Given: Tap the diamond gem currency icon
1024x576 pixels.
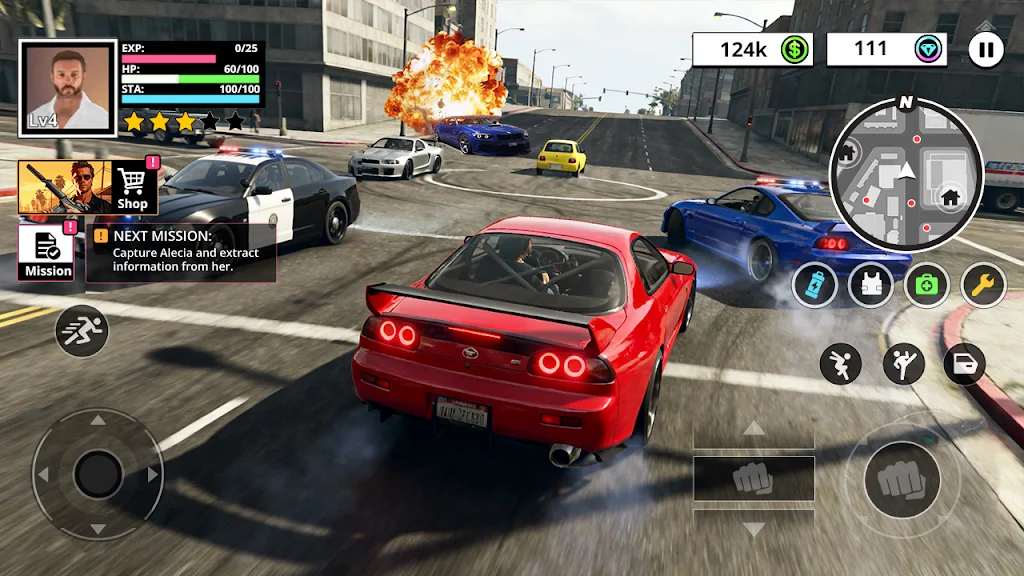Looking at the screenshot, I should pyautogui.click(x=929, y=50).
